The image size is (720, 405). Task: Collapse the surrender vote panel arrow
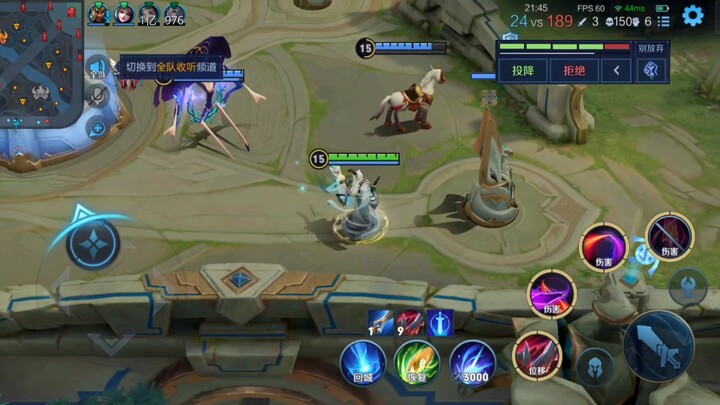click(617, 70)
